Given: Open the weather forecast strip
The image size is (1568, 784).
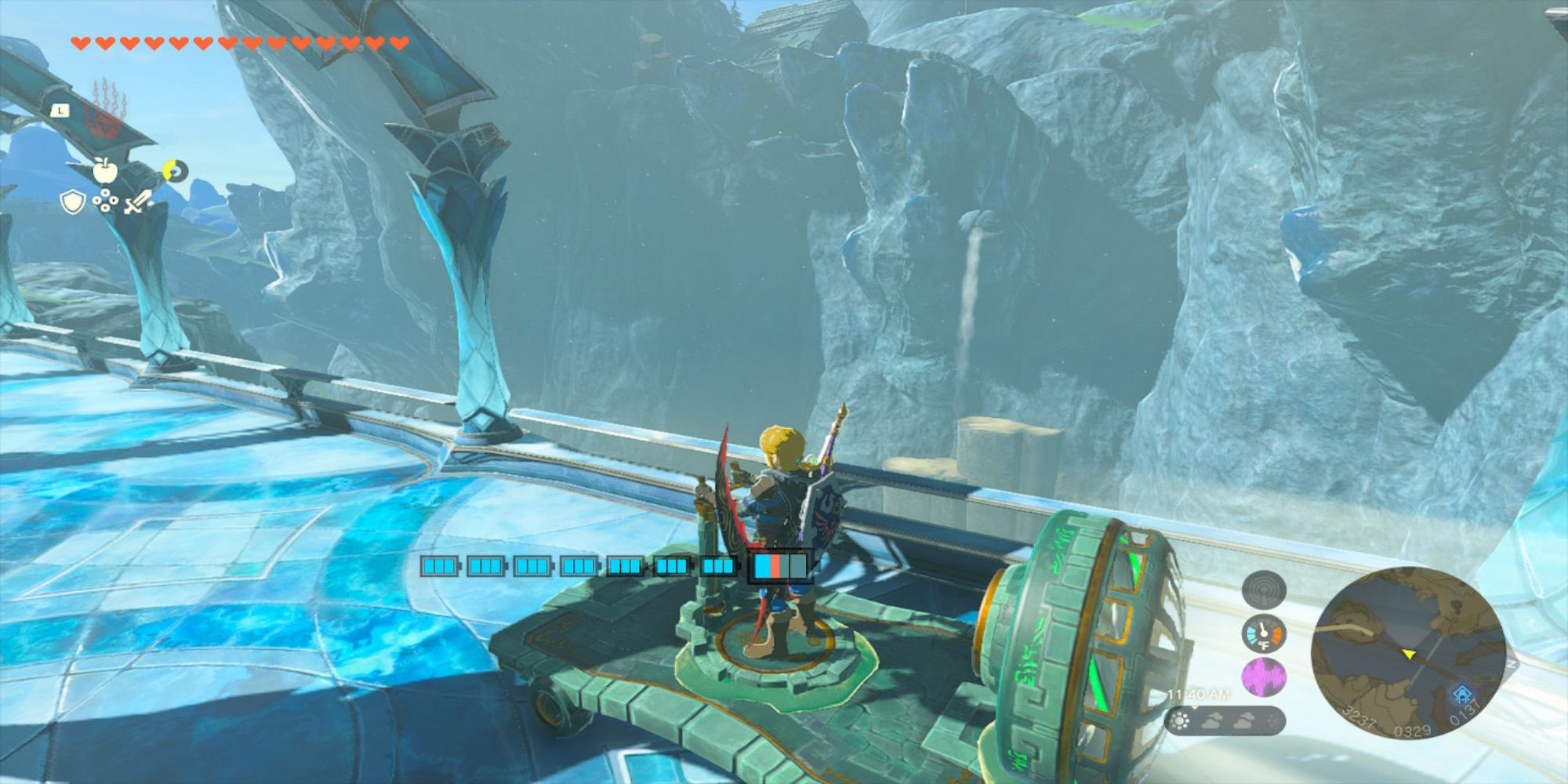Looking at the screenshot, I should pos(1225,721).
